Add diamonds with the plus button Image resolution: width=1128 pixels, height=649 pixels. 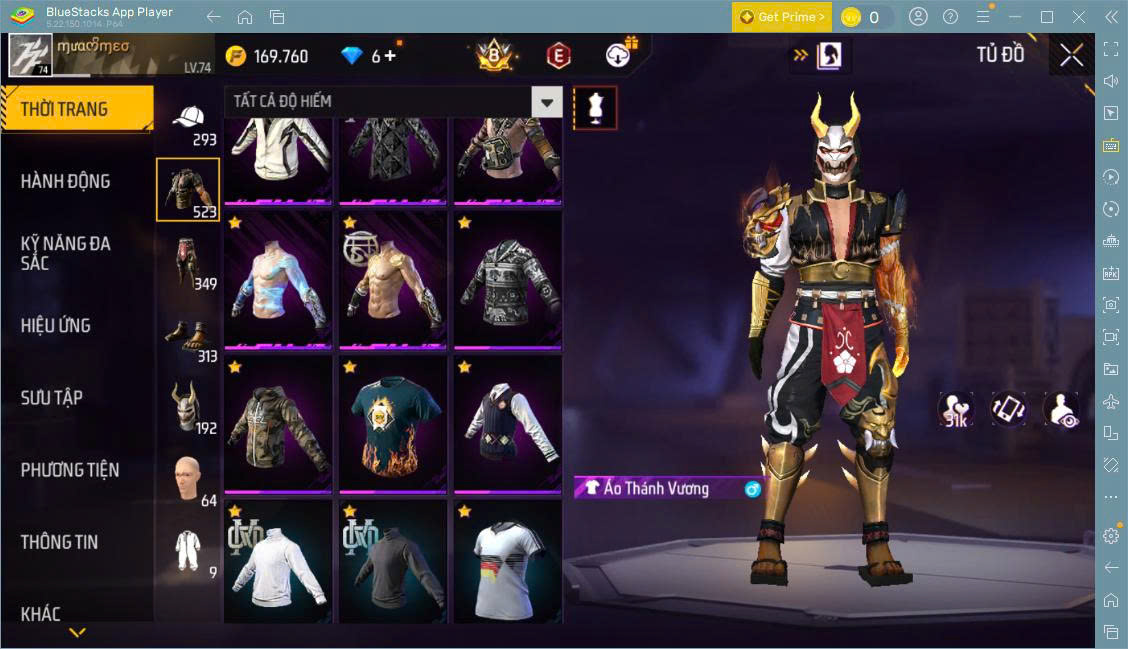tap(389, 56)
